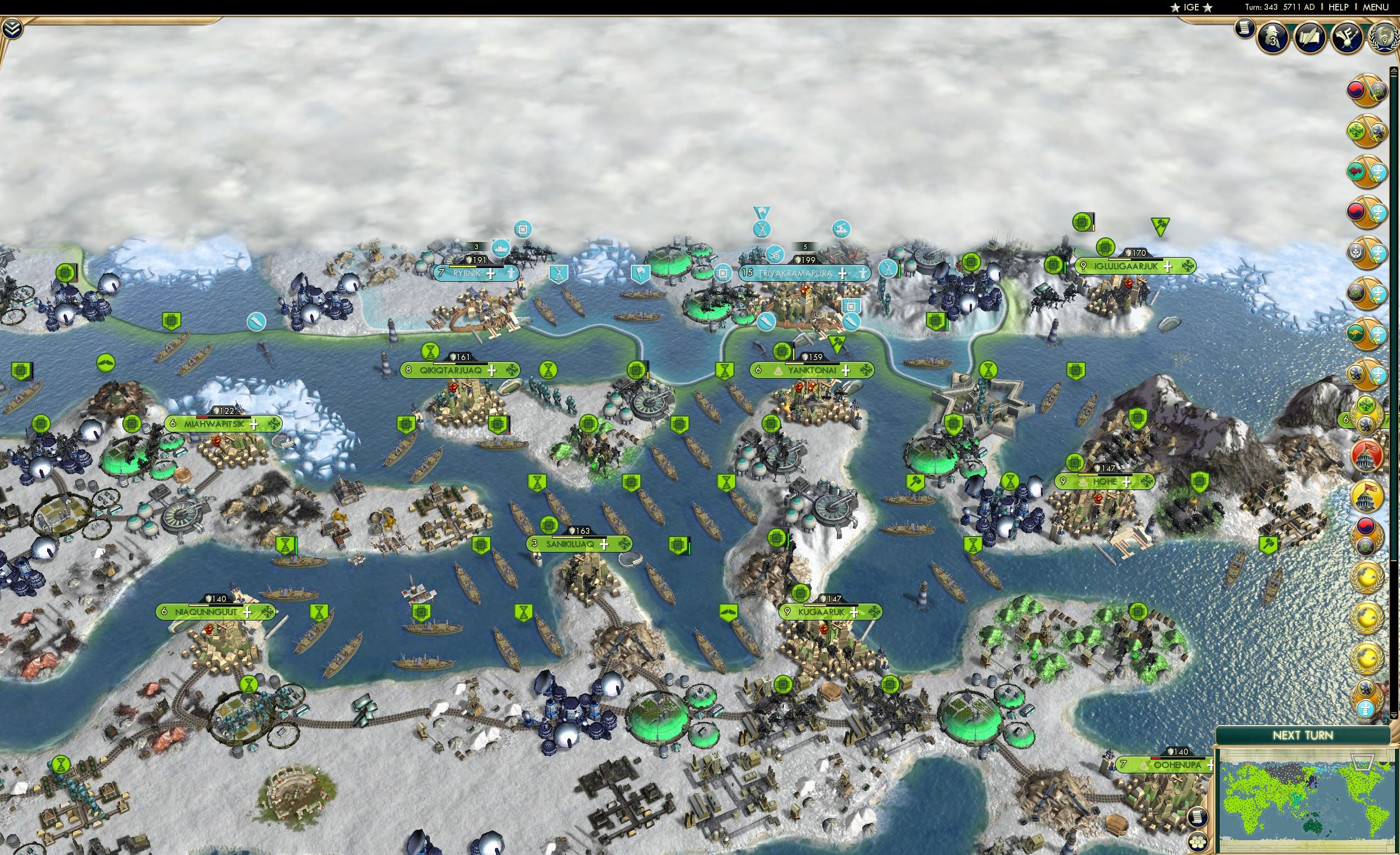Click the red Capitol victory notification icon

(x=1368, y=457)
